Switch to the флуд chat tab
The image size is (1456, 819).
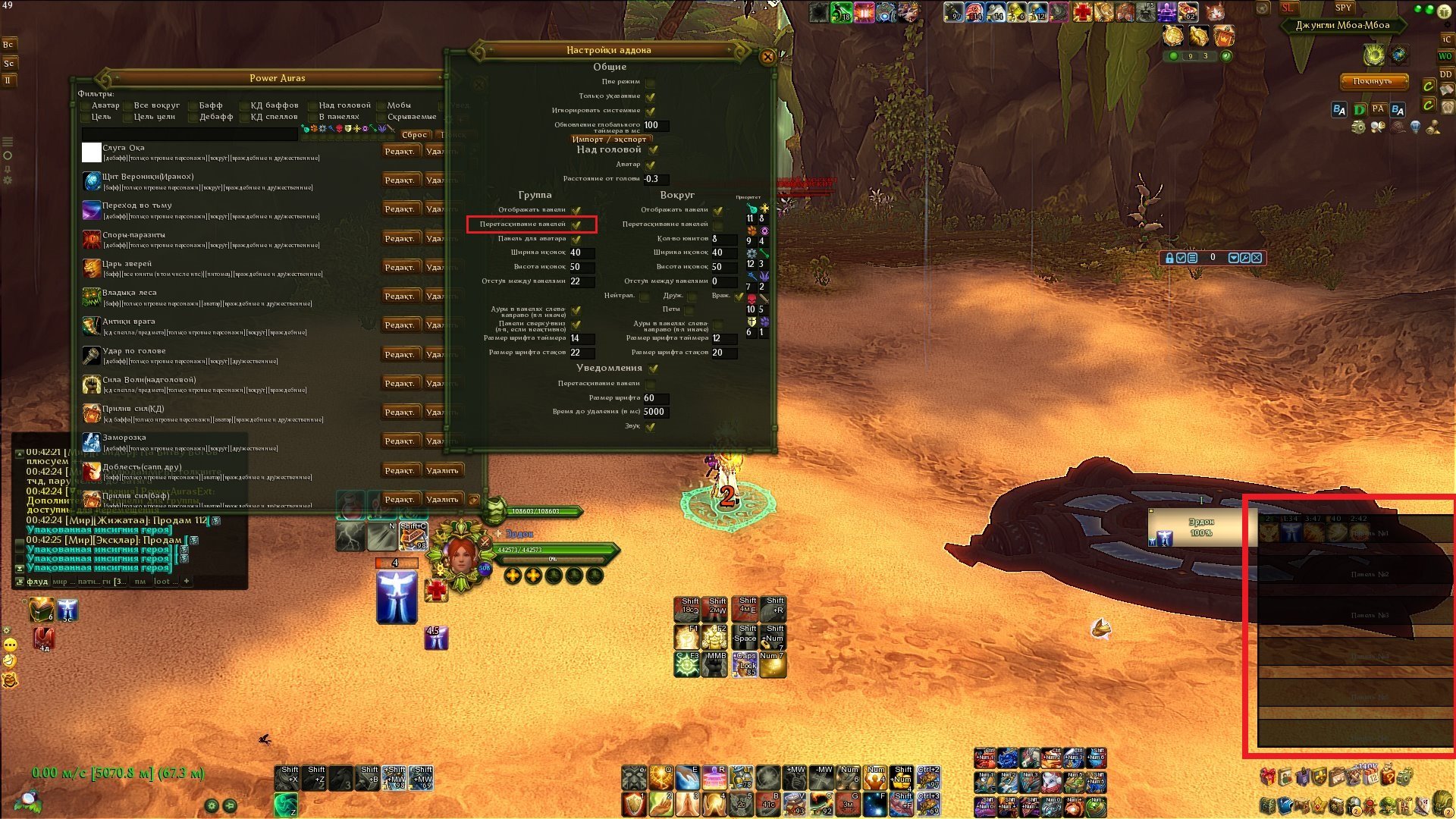[37, 582]
